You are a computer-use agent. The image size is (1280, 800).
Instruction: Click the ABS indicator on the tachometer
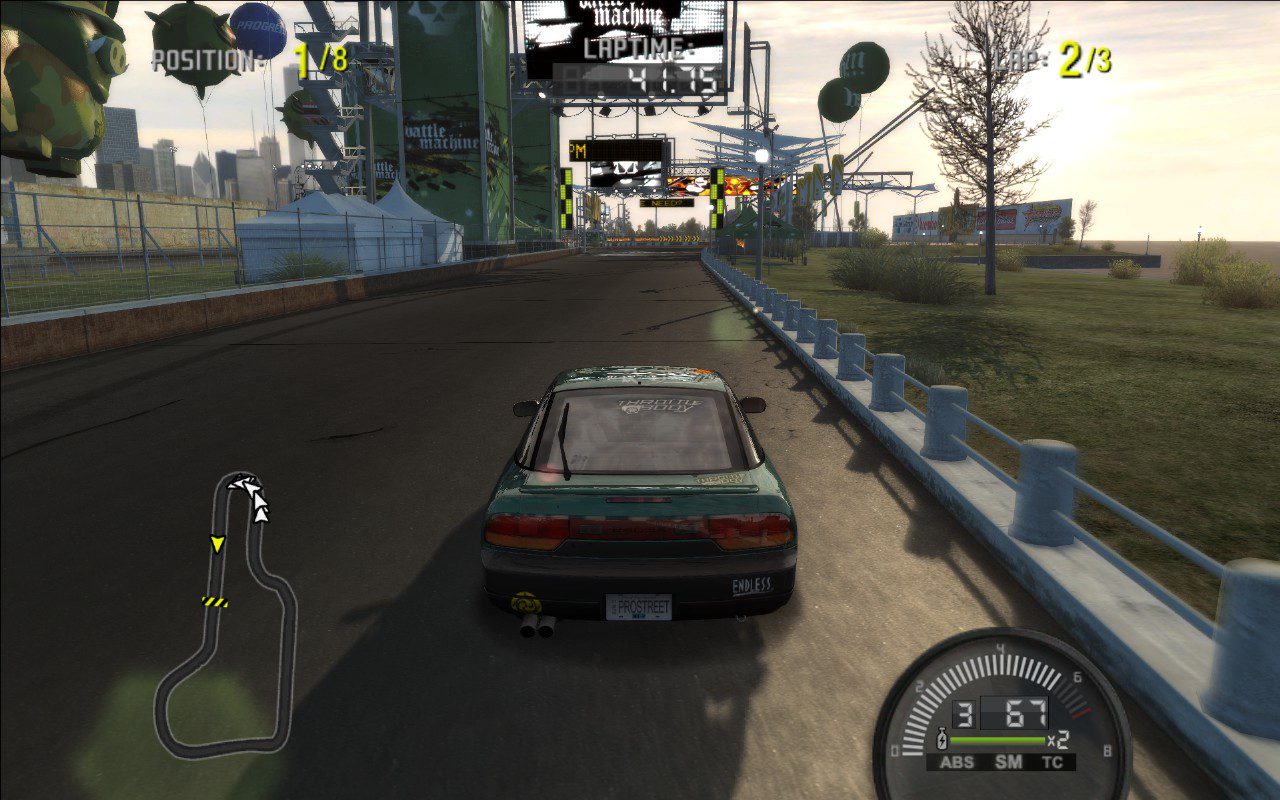coord(959,760)
